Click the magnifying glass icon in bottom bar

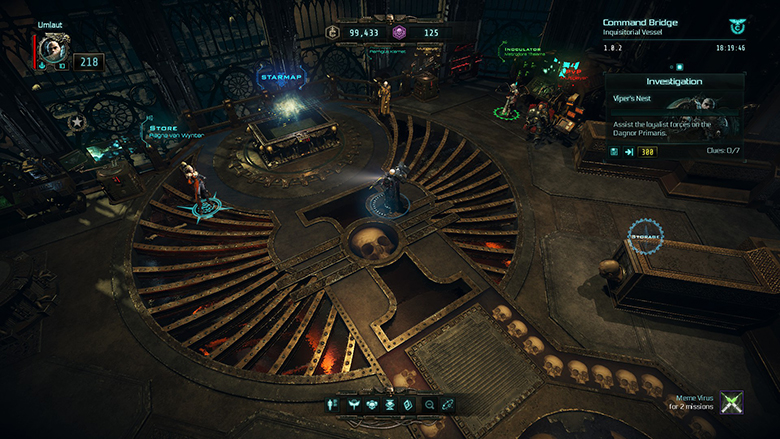coord(429,404)
